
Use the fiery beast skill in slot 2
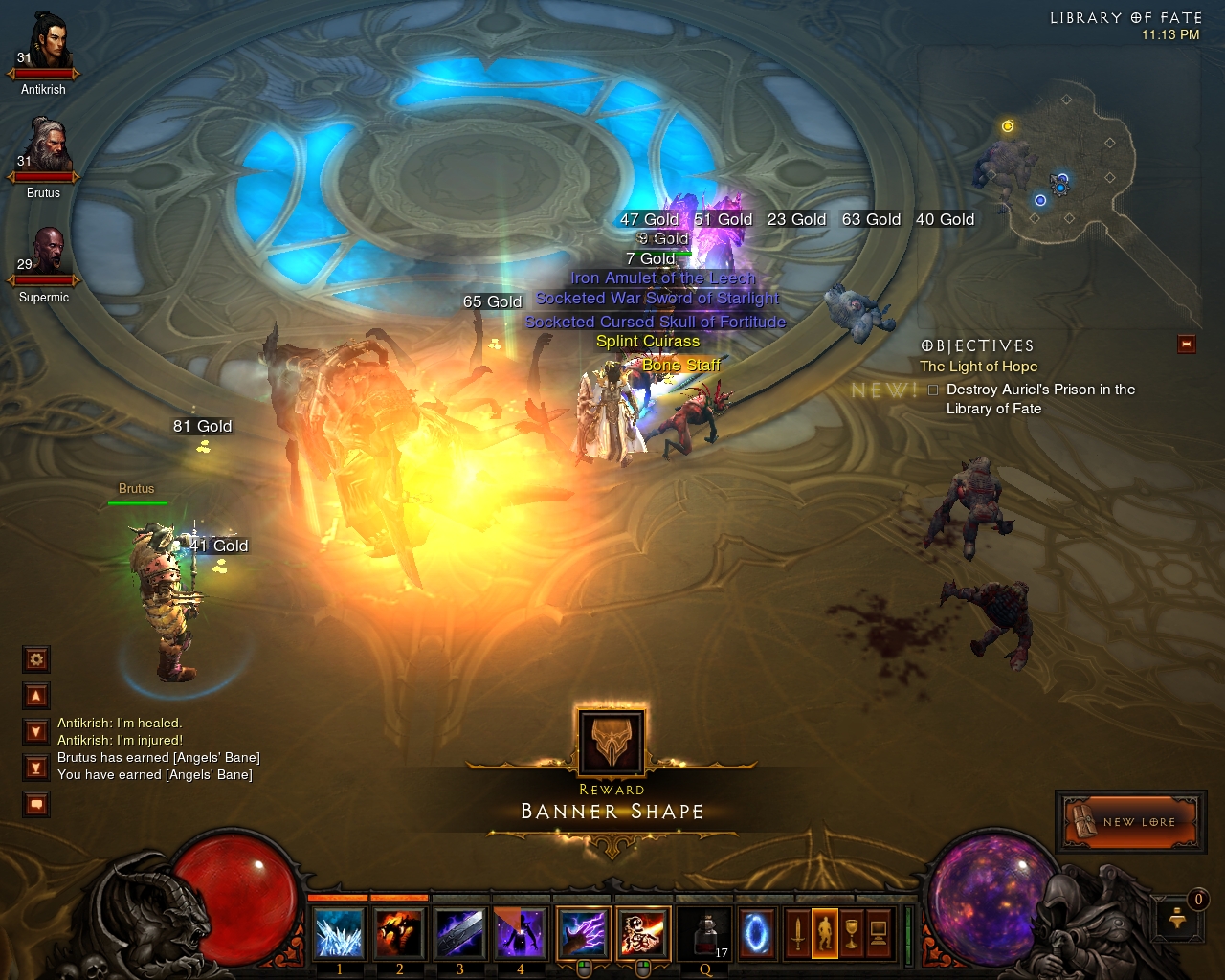coord(400,933)
